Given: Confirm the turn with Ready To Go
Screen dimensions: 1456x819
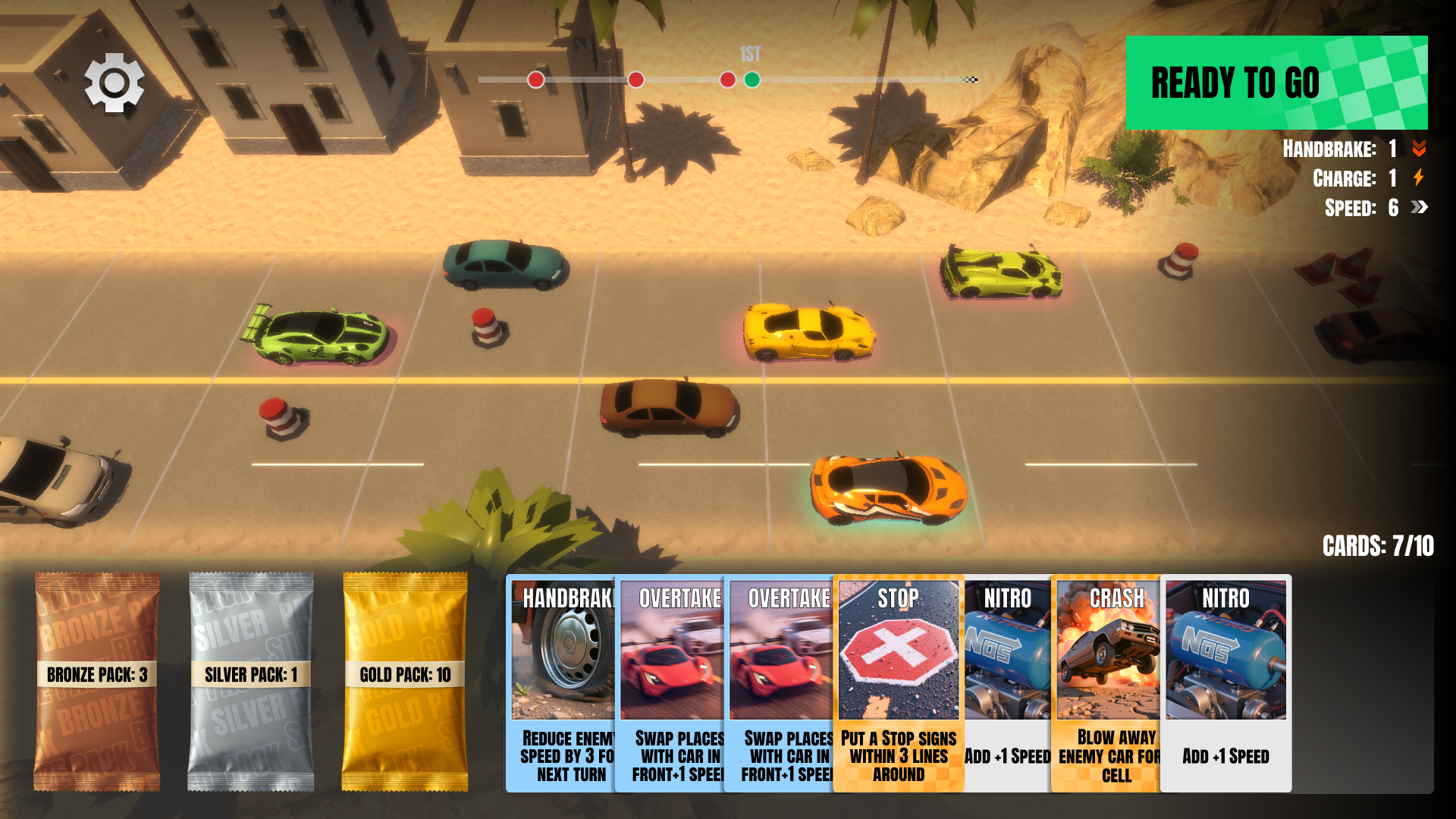Looking at the screenshot, I should 1276,83.
